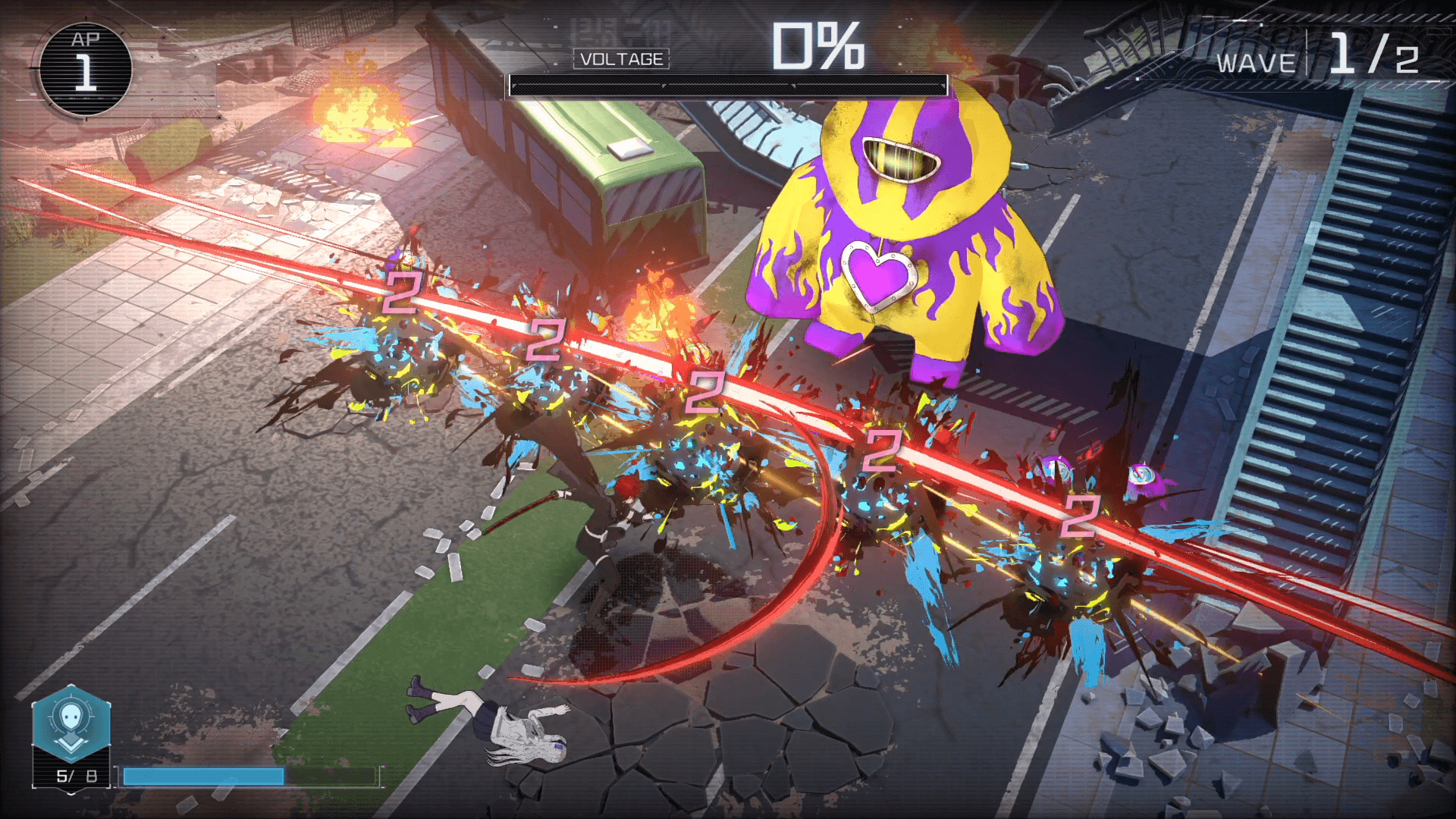The width and height of the screenshot is (1456, 819).
Task: Select the teal hexagon target skill icon
Action: pos(71,723)
